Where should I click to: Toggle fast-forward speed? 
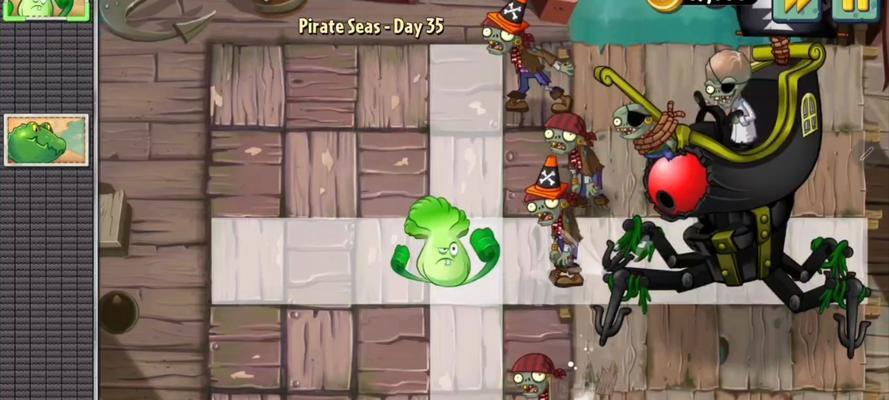797,8
